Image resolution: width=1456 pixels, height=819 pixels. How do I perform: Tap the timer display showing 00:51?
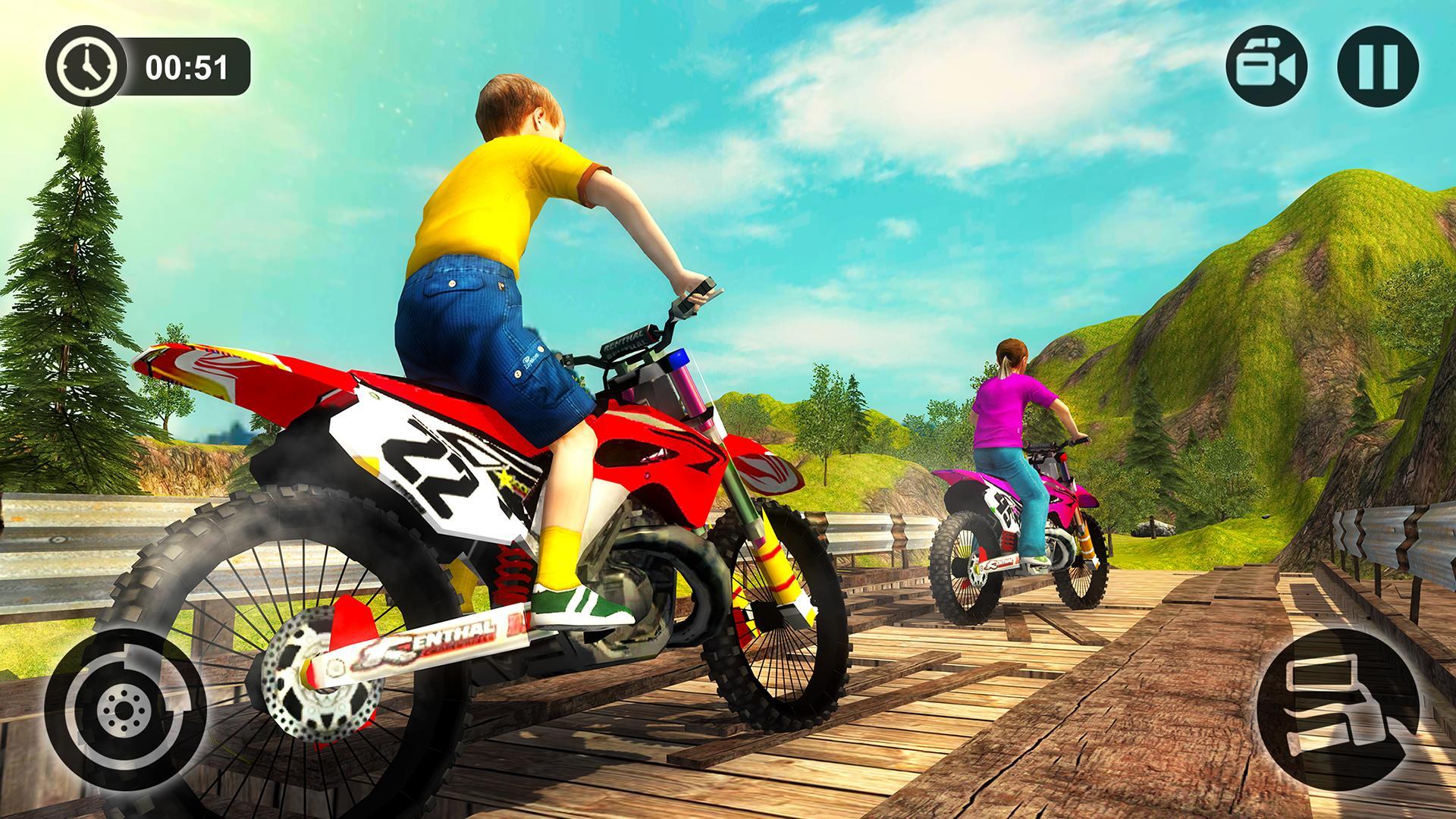(188, 68)
